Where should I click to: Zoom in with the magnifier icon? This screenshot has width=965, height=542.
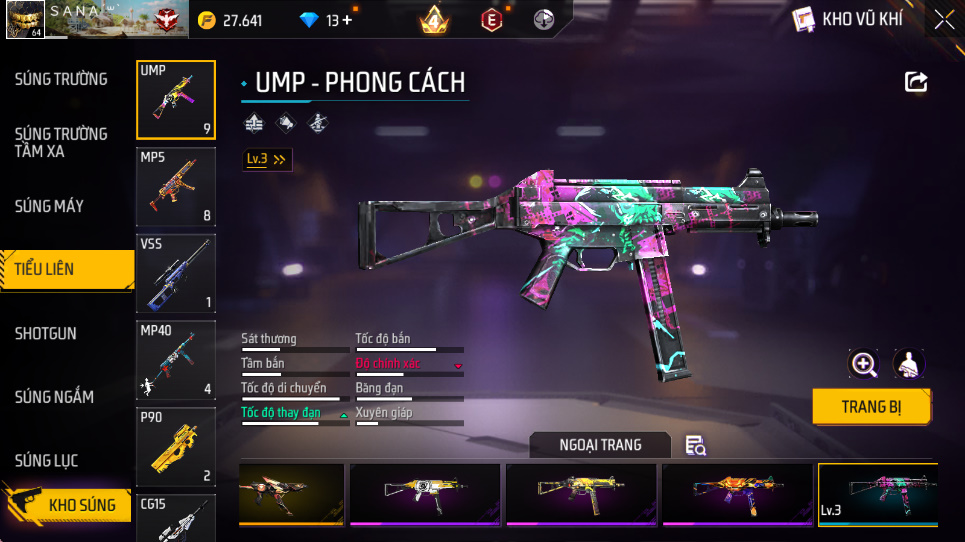[x=863, y=364]
